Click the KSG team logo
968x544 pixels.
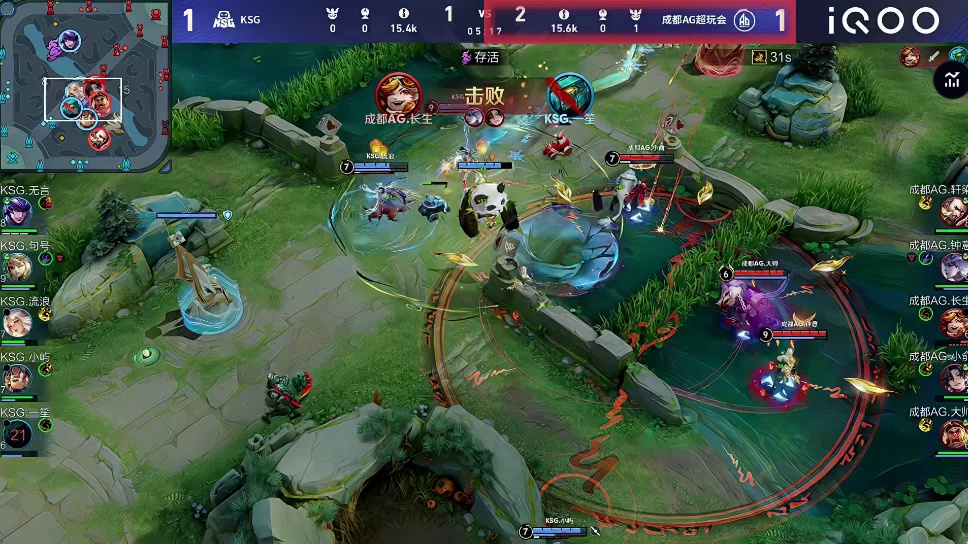tap(225, 20)
